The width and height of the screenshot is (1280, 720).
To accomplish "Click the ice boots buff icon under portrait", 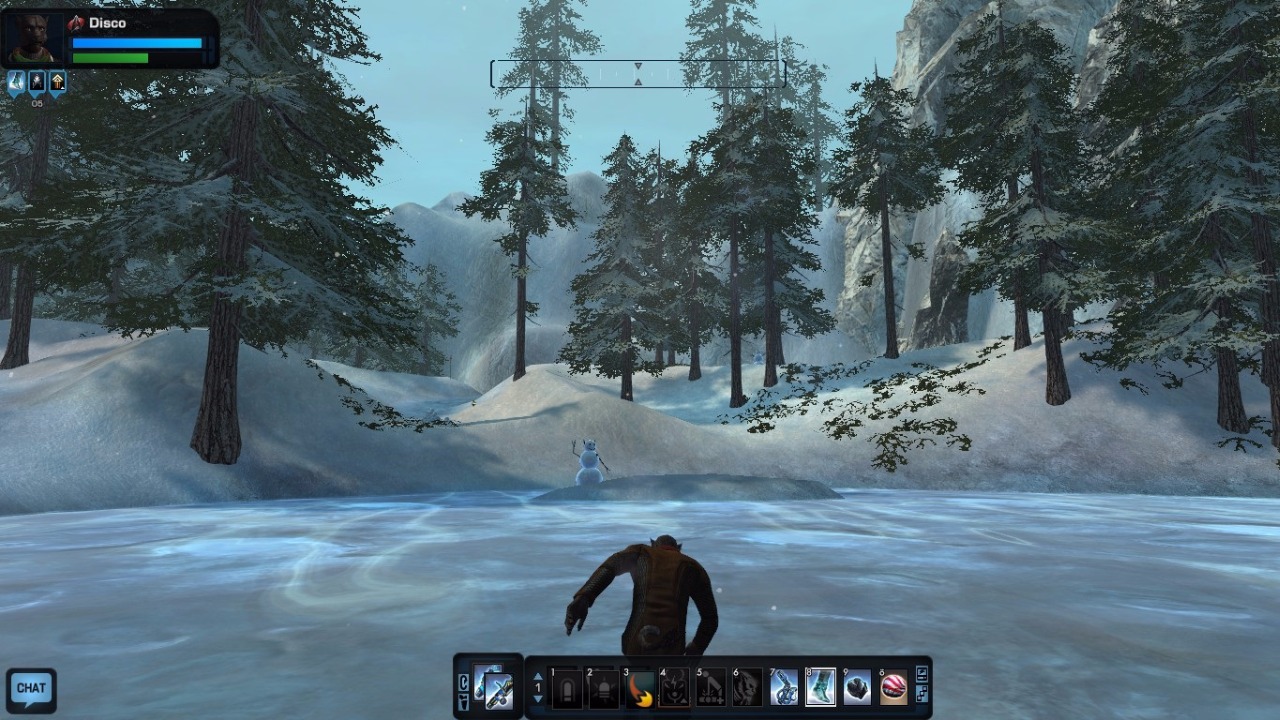I will pyautogui.click(x=16, y=82).
